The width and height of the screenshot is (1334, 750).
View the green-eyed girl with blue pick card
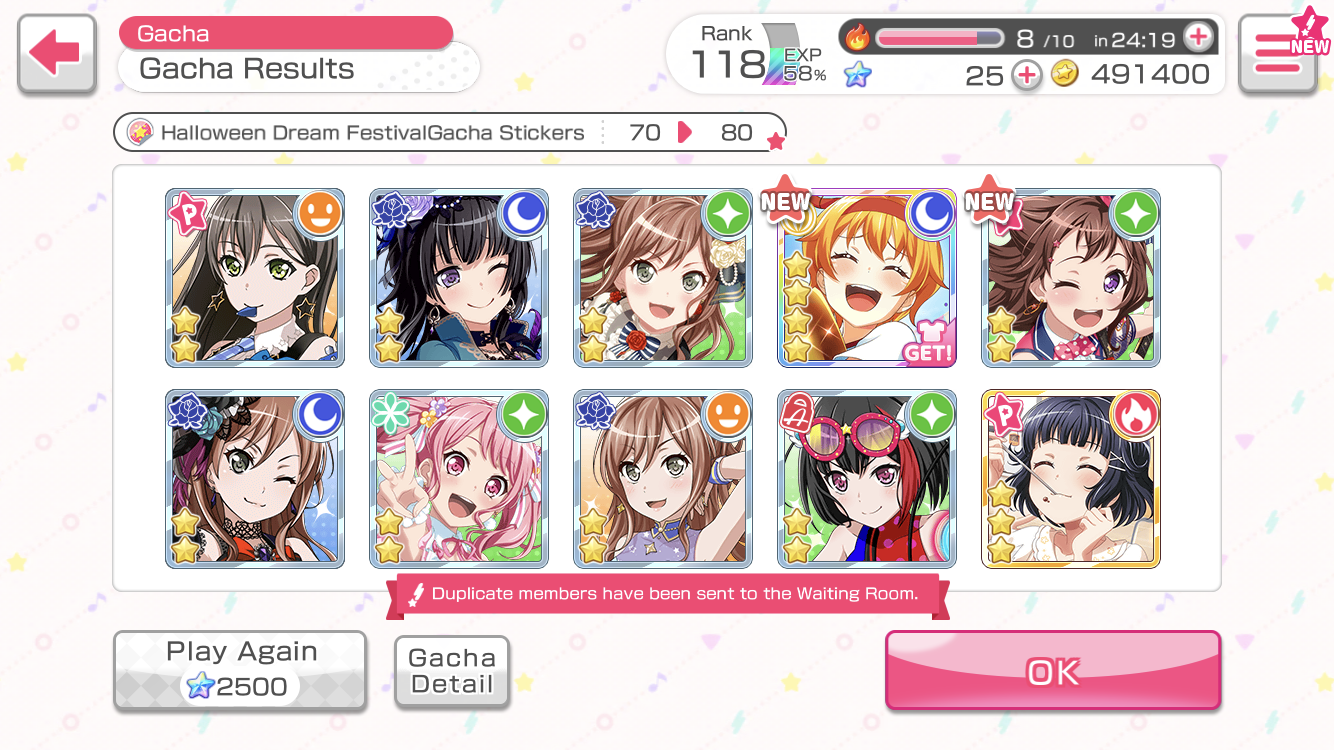coord(255,278)
